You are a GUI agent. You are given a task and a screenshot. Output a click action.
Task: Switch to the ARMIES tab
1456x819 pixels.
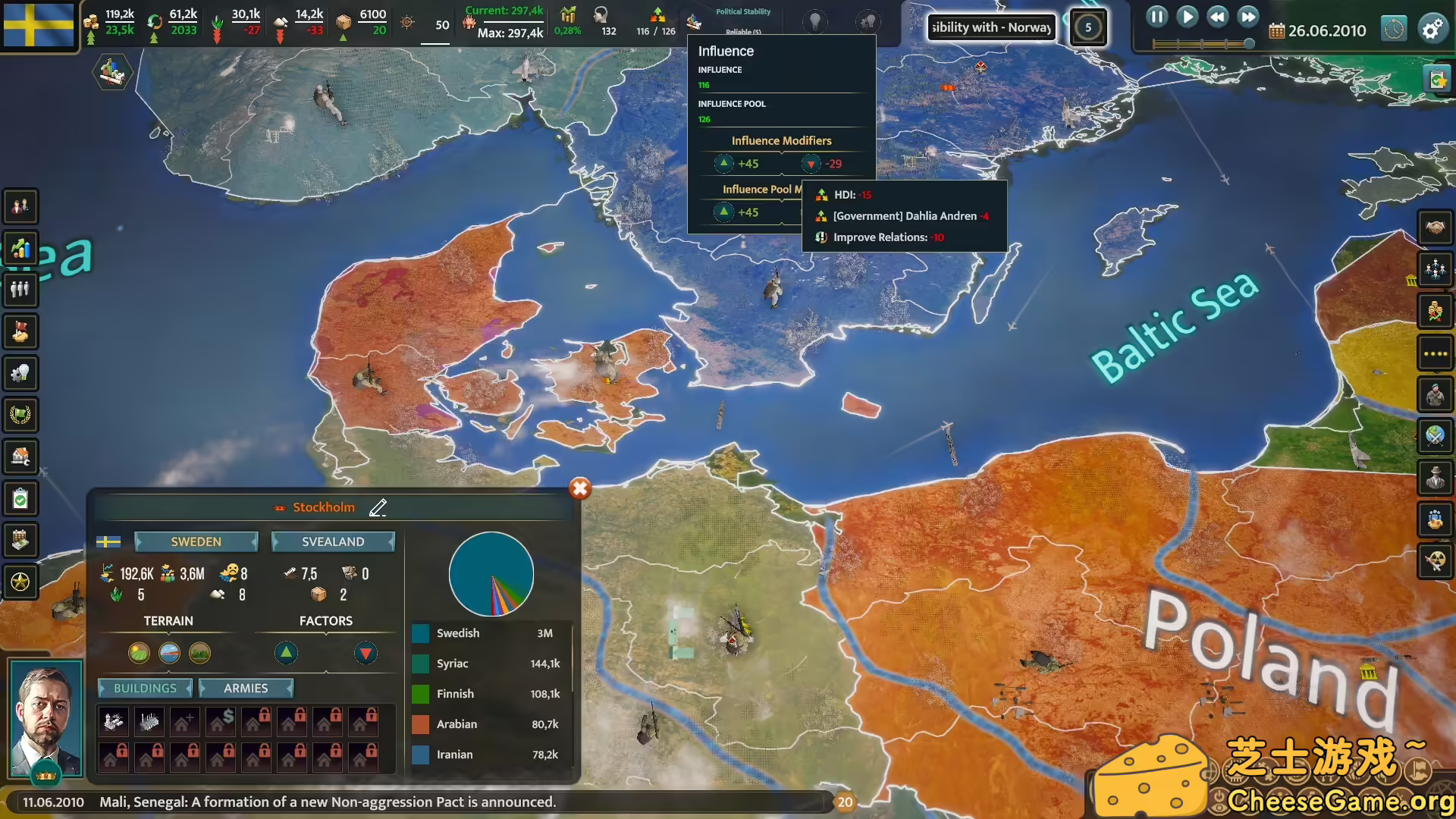[x=246, y=688]
